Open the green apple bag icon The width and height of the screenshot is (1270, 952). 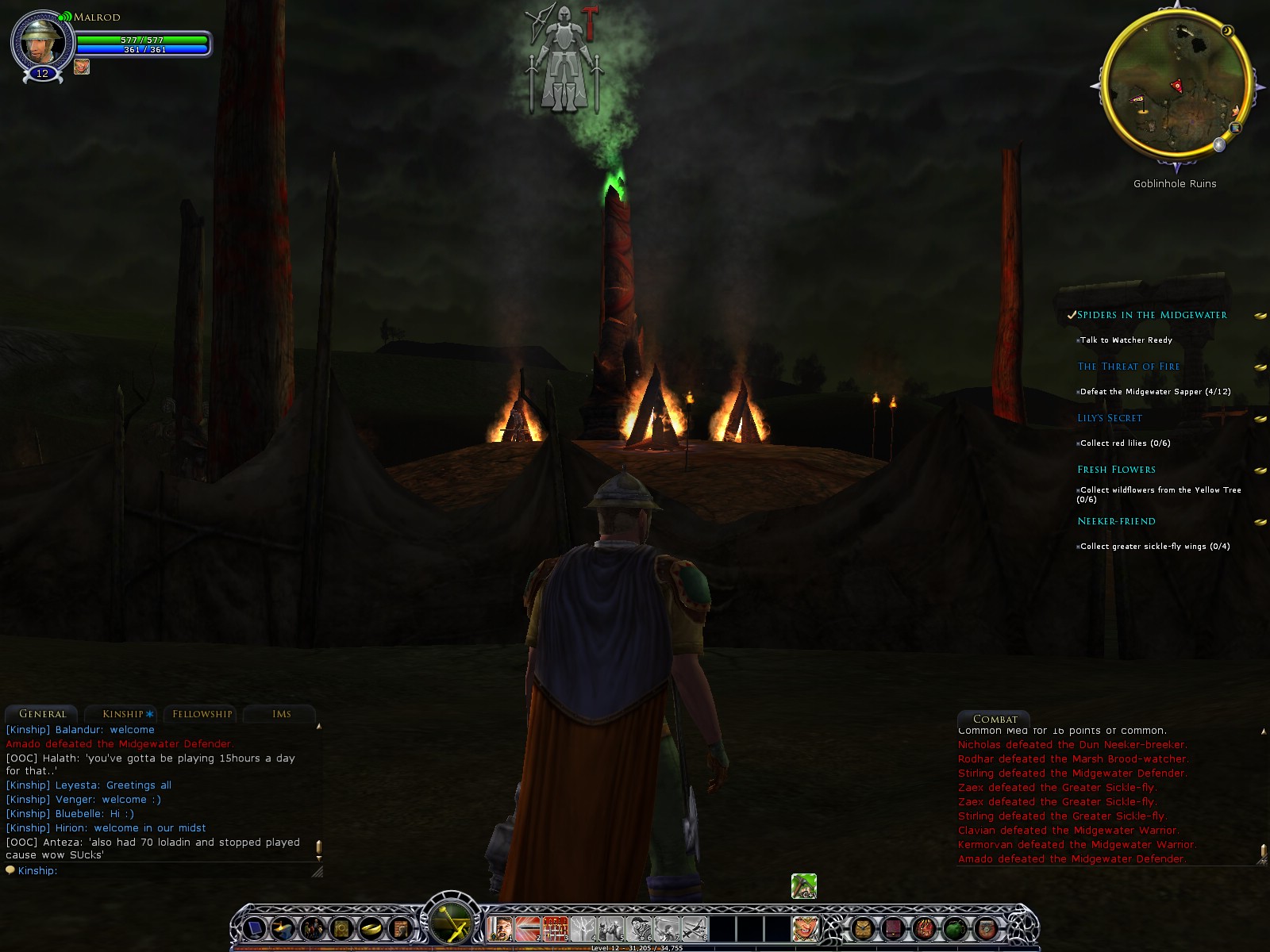point(954,927)
